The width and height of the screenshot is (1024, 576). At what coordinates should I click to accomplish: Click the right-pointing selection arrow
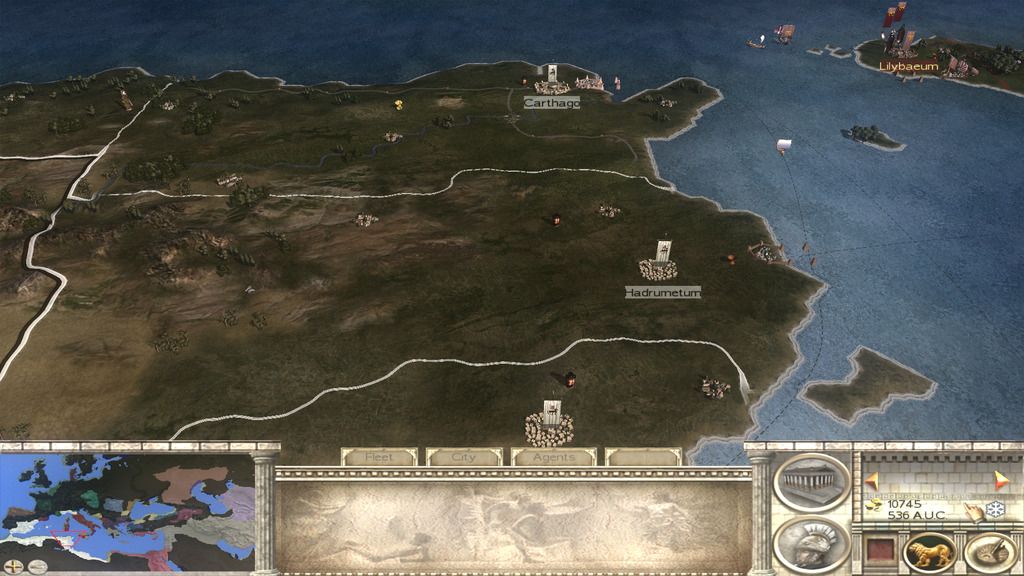click(1002, 480)
